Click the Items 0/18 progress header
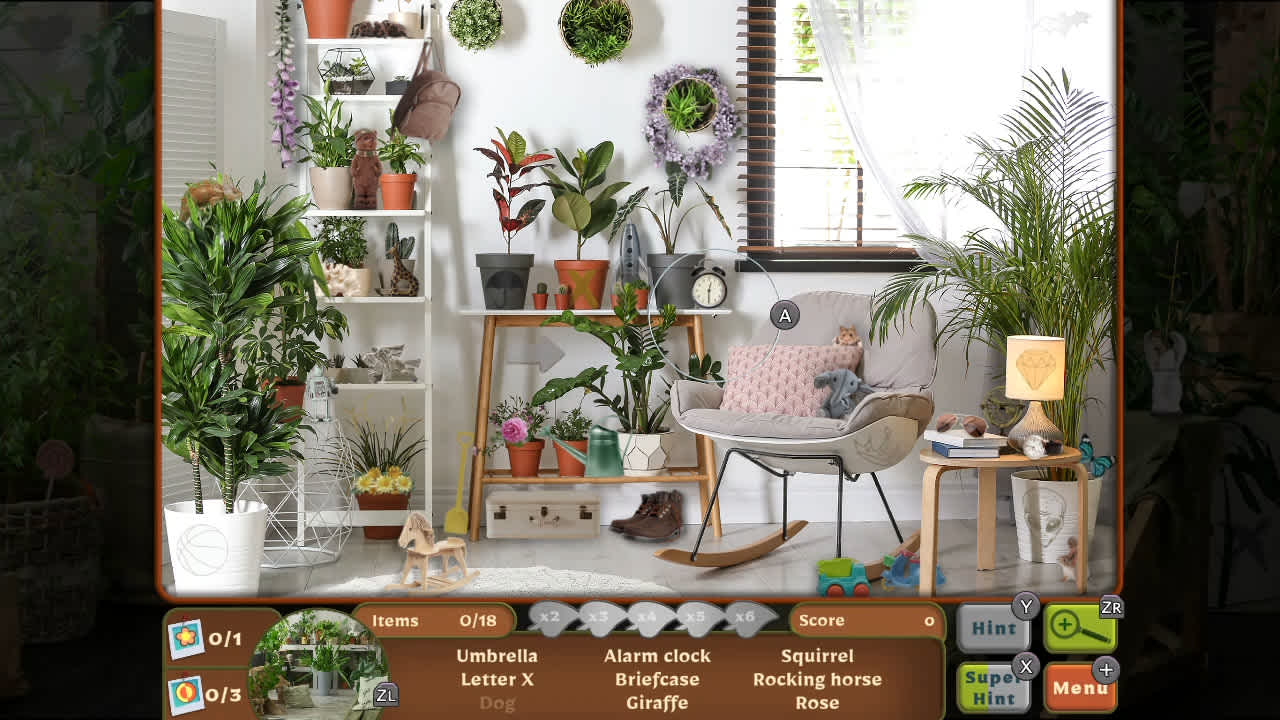This screenshot has height=720, width=1280. (435, 621)
